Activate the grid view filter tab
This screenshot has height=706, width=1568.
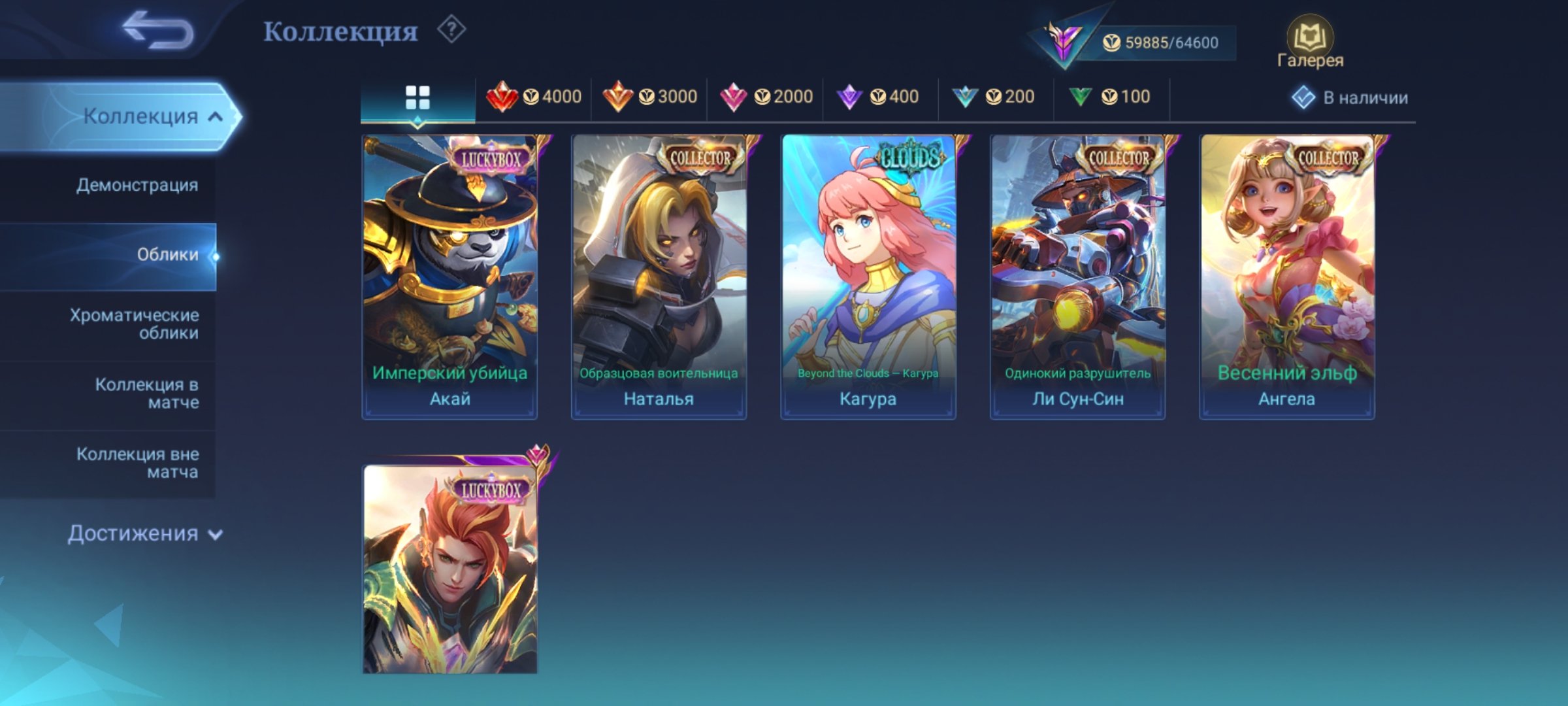point(418,97)
